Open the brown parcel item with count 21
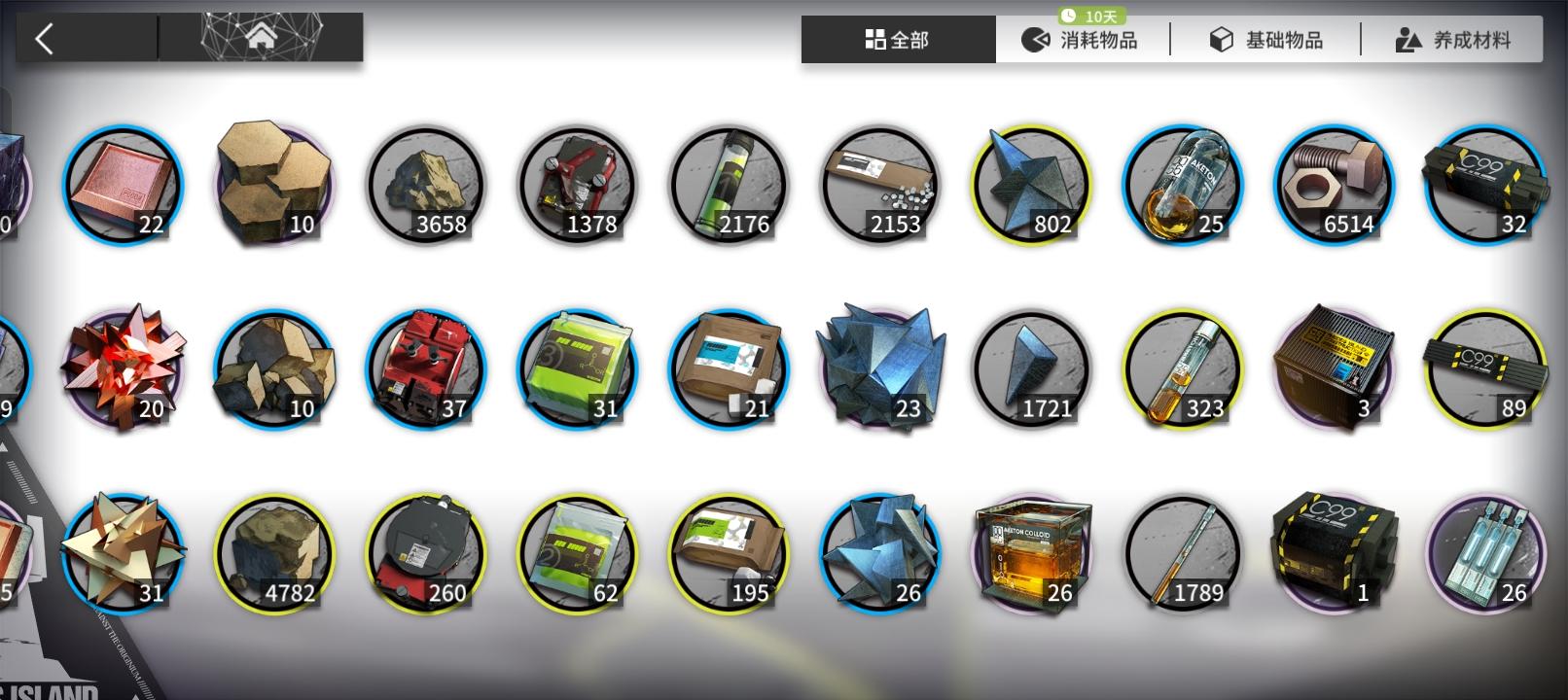The height and width of the screenshot is (700, 1568). coord(729,367)
